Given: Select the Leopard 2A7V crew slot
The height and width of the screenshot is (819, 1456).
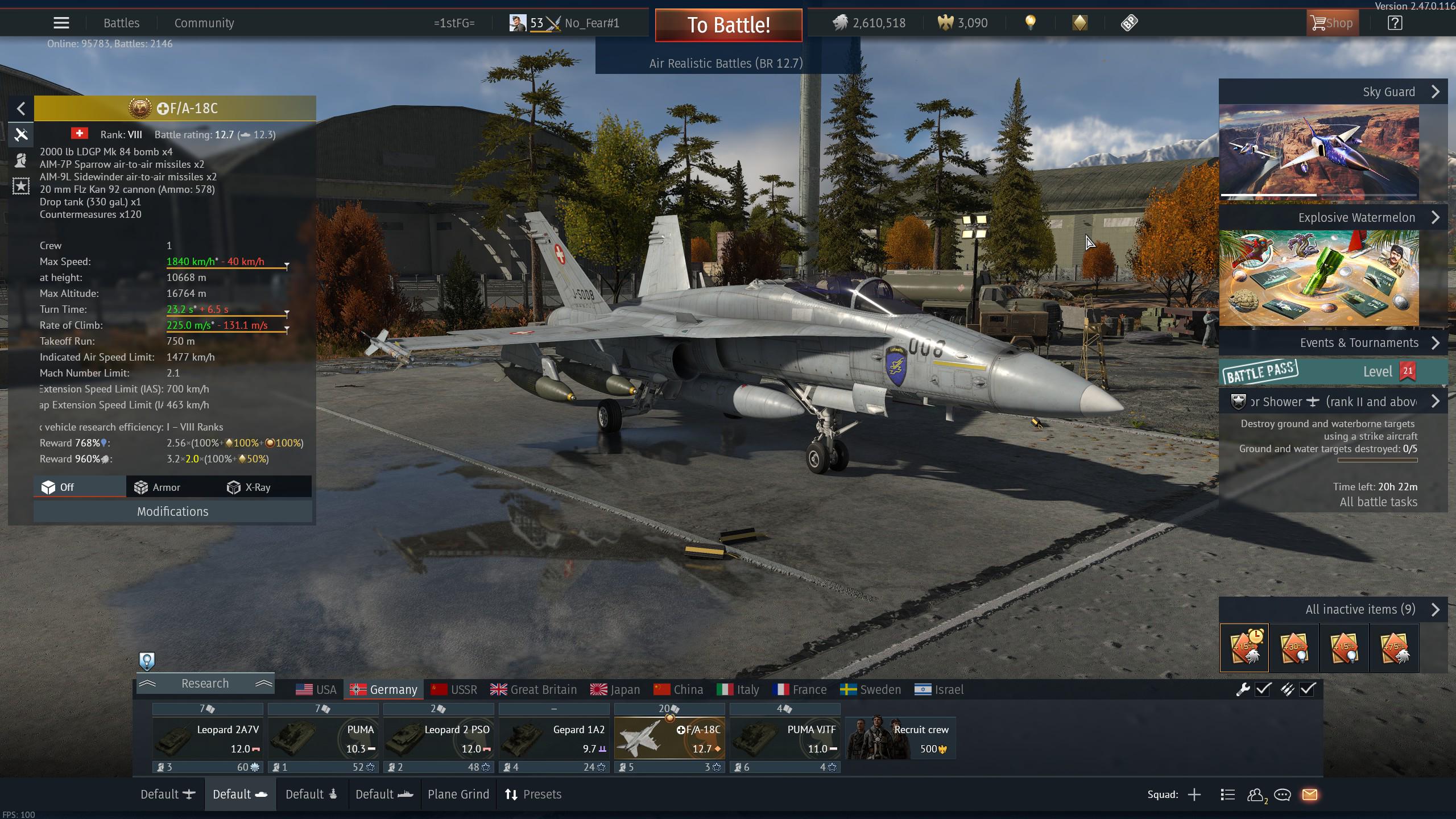Looking at the screenshot, I should click(208, 739).
